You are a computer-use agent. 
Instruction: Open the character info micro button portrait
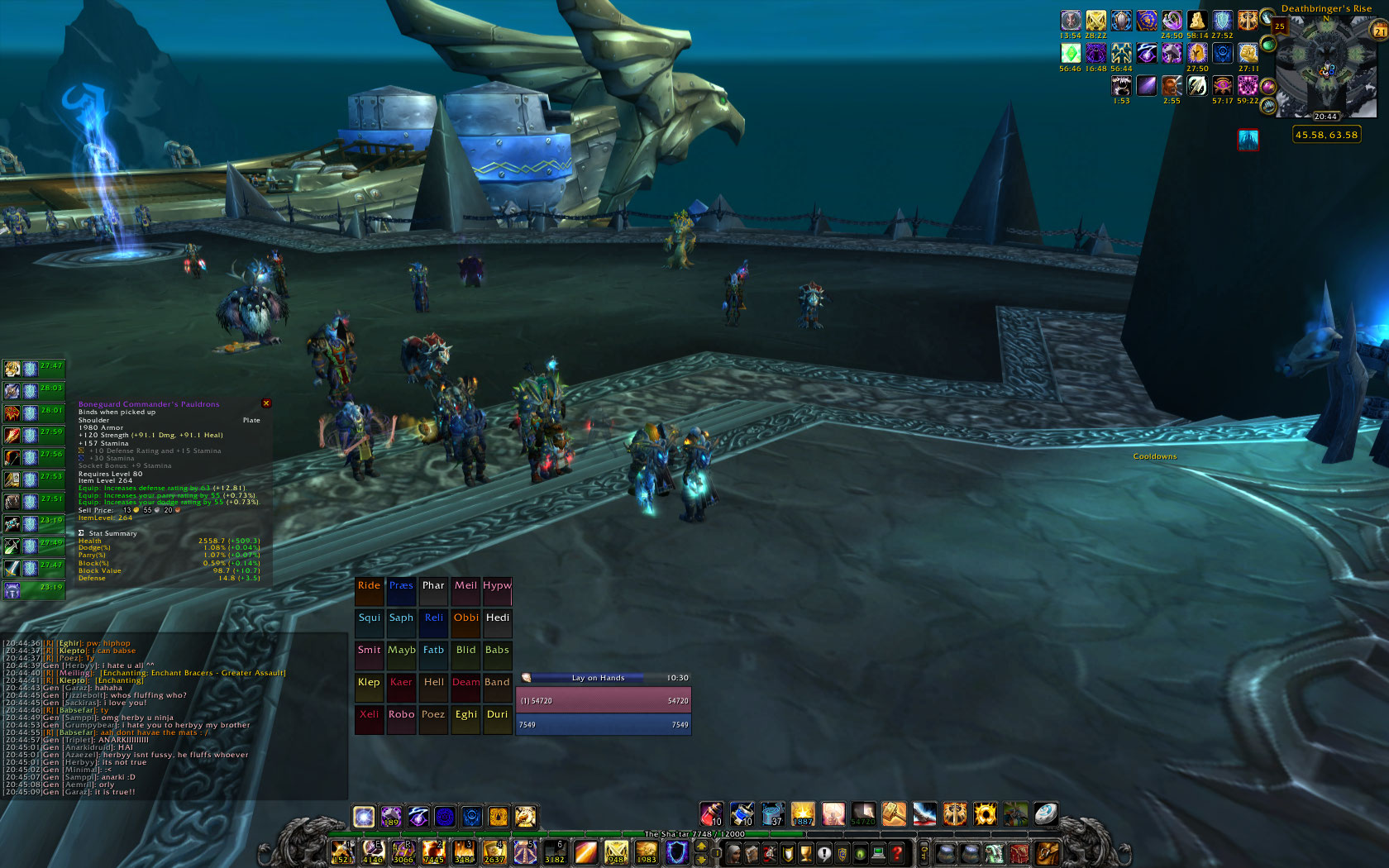[733, 852]
